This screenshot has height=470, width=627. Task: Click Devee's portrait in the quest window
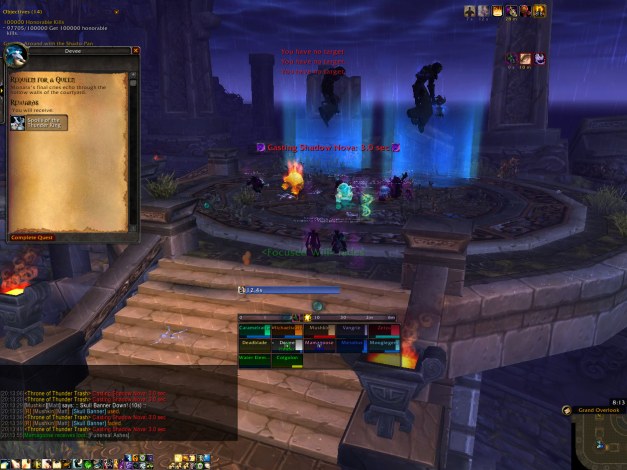coord(21,57)
